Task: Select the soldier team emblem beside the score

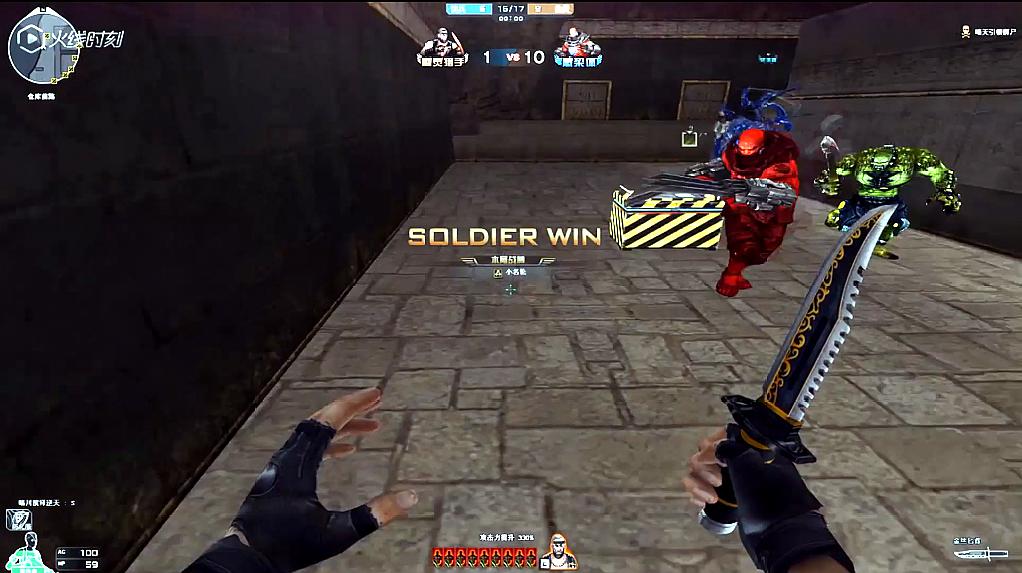Action: [442, 46]
